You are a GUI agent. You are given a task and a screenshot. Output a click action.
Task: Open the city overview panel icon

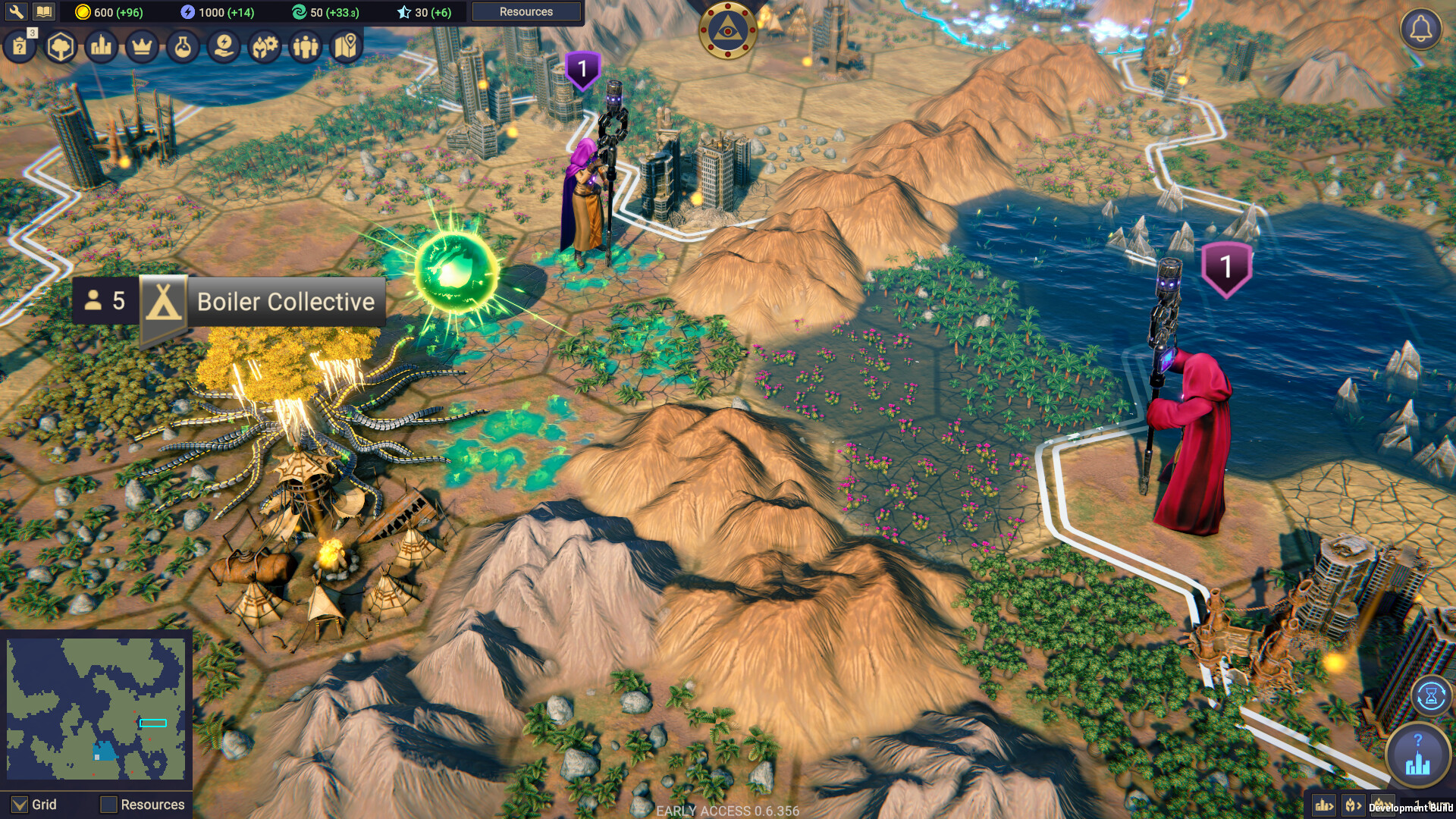point(101,45)
